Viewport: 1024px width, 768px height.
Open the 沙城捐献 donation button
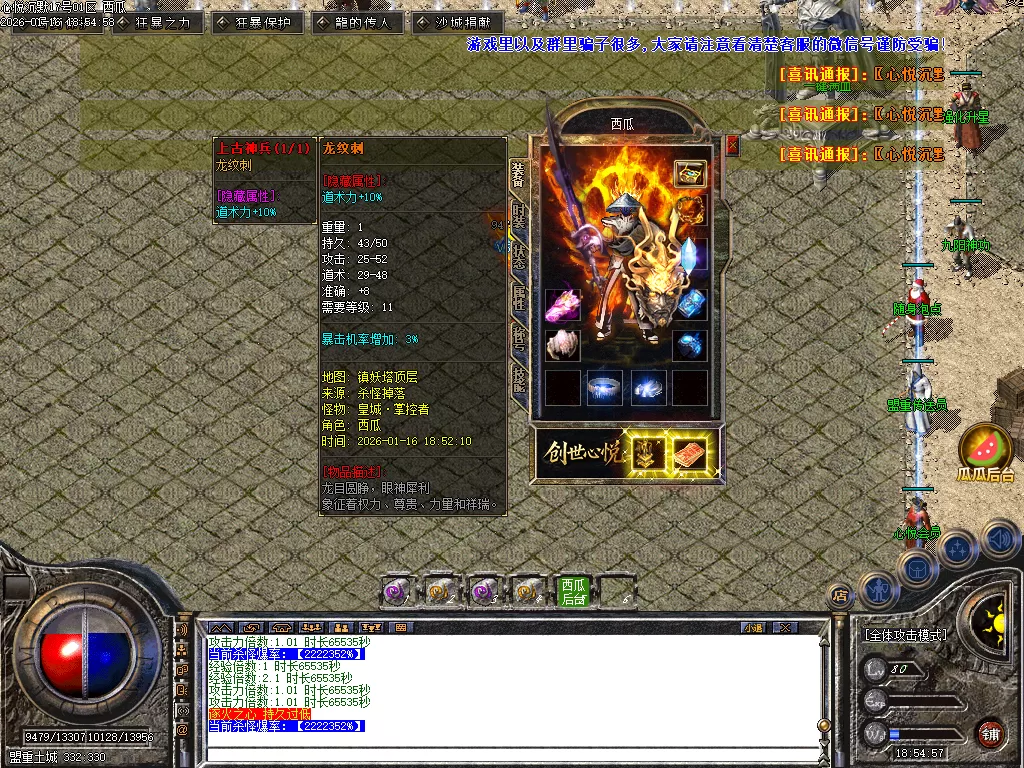tap(457, 22)
